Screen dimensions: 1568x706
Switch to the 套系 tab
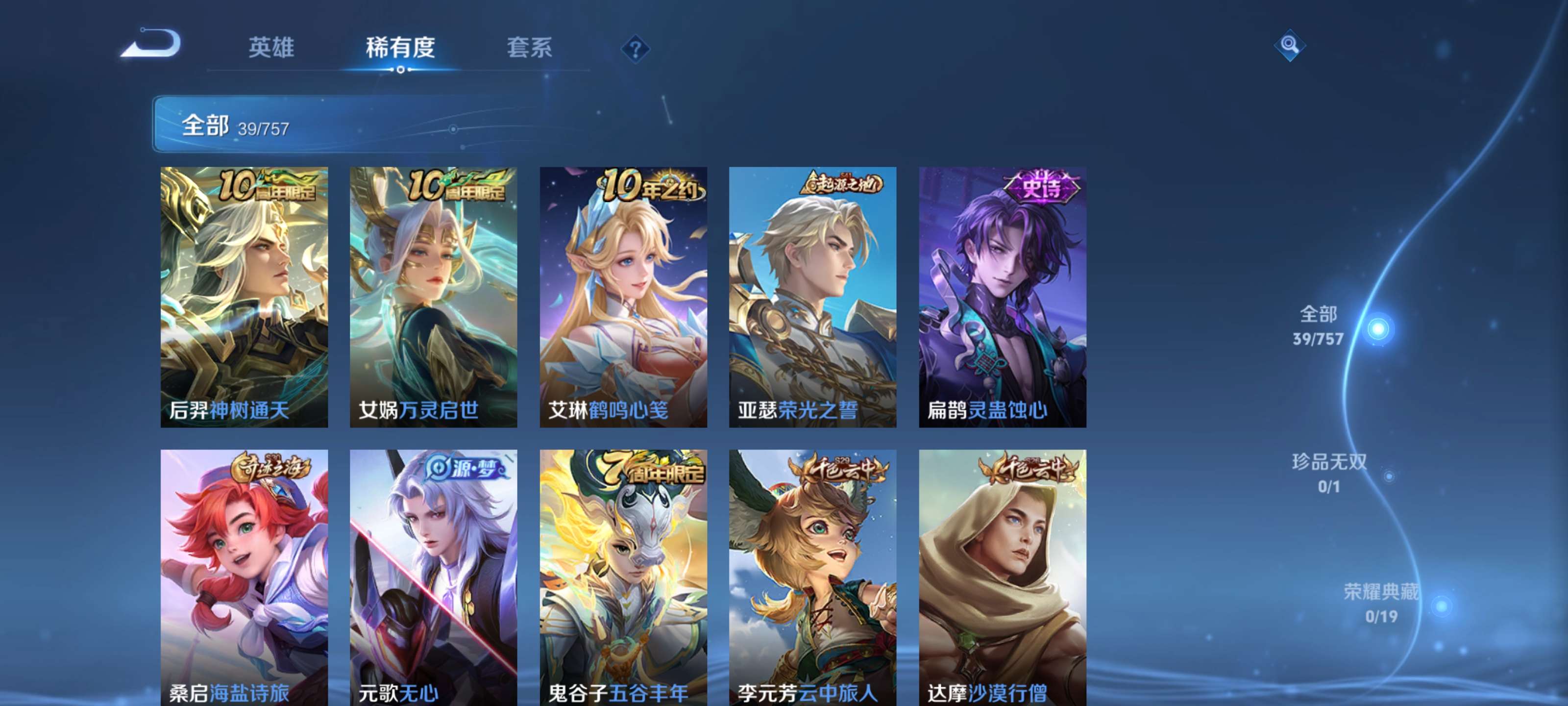pos(530,49)
